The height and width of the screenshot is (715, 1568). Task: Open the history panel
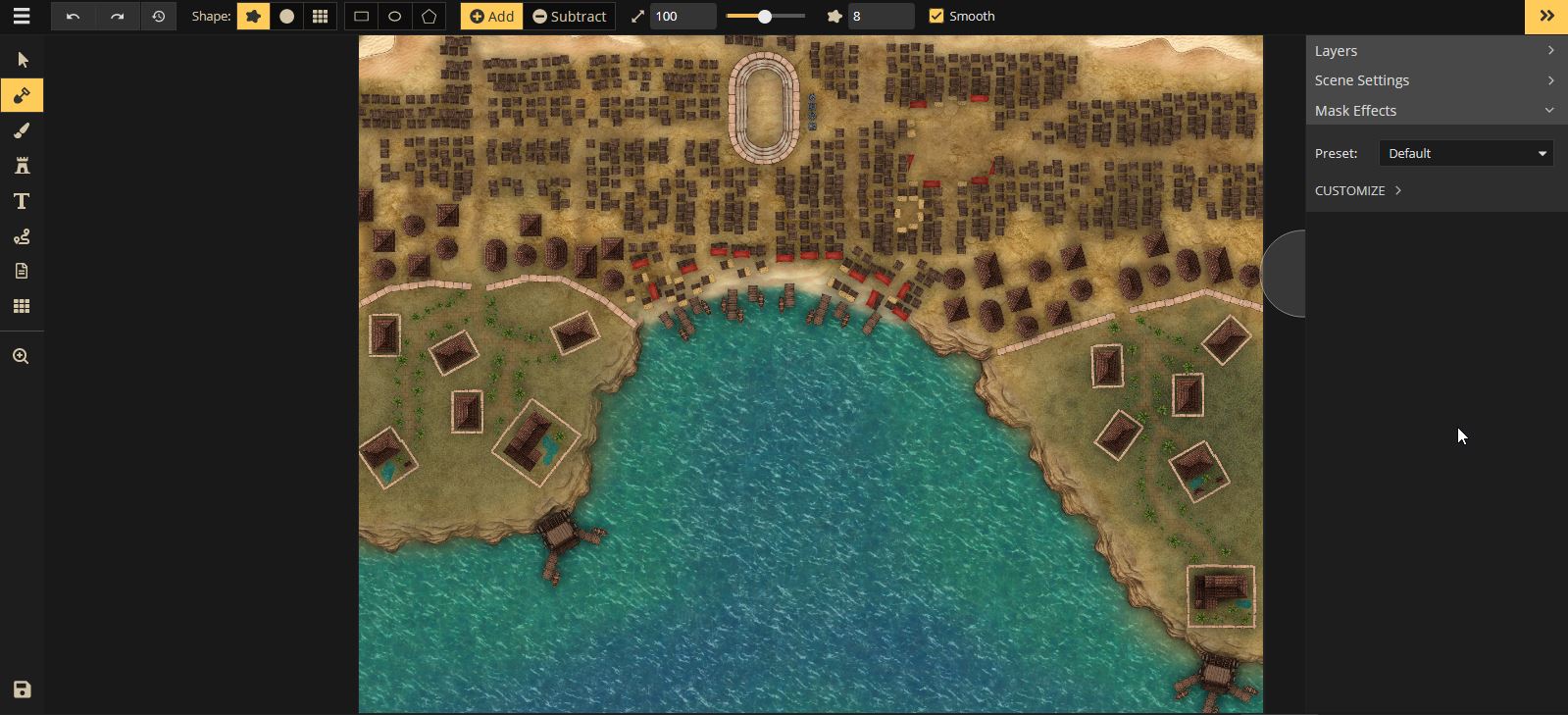[x=159, y=16]
